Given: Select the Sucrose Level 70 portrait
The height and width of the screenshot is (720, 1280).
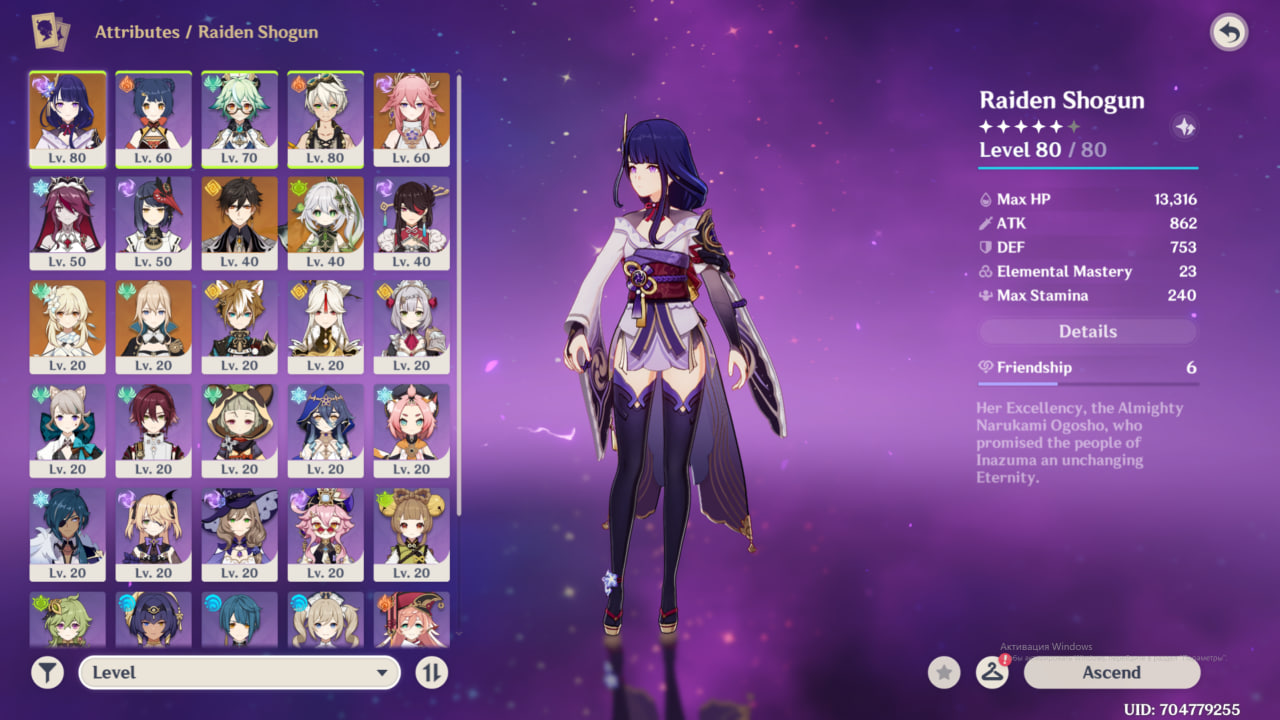Looking at the screenshot, I should click(239, 119).
